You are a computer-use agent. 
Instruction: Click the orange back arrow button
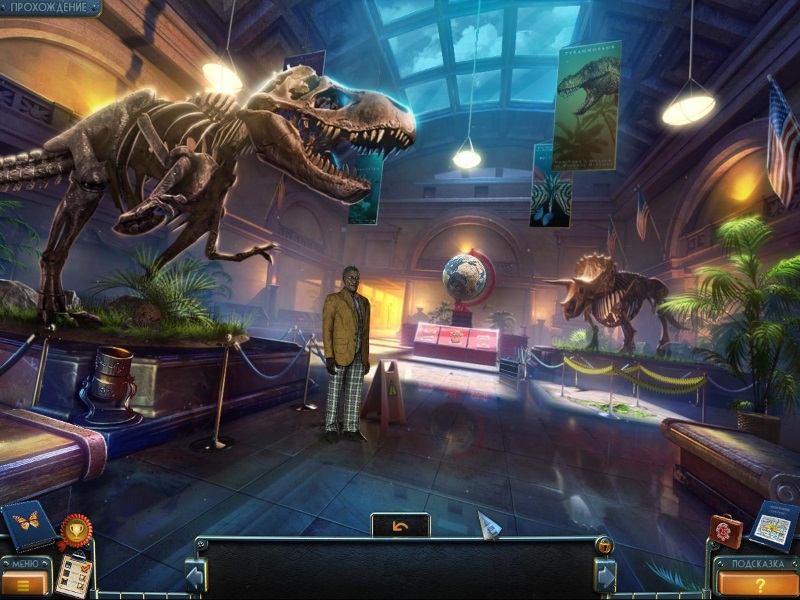click(x=400, y=525)
